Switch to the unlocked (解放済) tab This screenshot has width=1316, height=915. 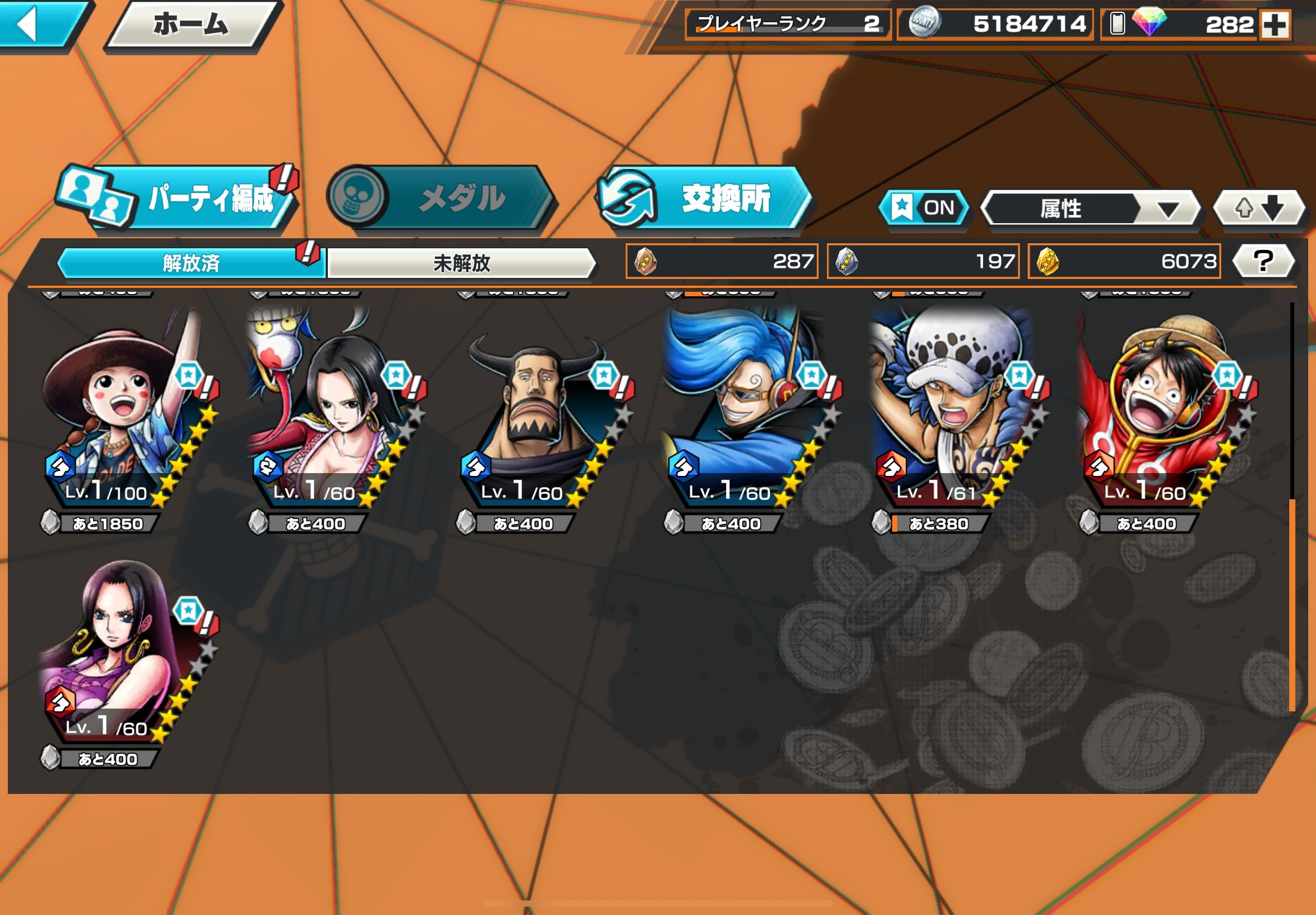pyautogui.click(x=191, y=263)
